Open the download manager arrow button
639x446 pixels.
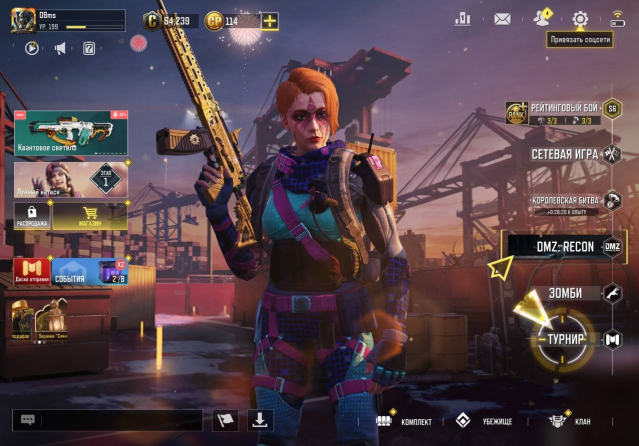[x=260, y=420]
